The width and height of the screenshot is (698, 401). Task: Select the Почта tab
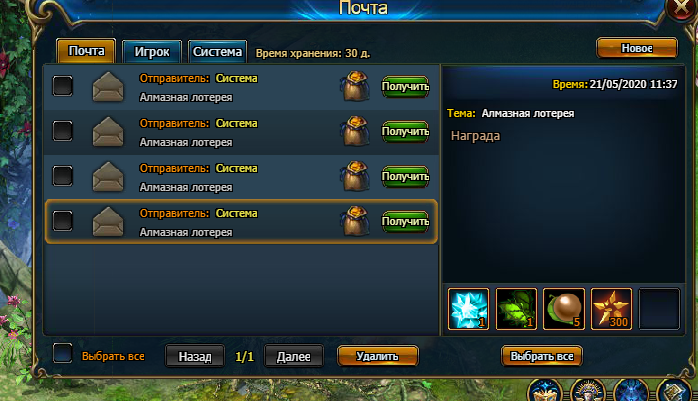click(x=87, y=51)
